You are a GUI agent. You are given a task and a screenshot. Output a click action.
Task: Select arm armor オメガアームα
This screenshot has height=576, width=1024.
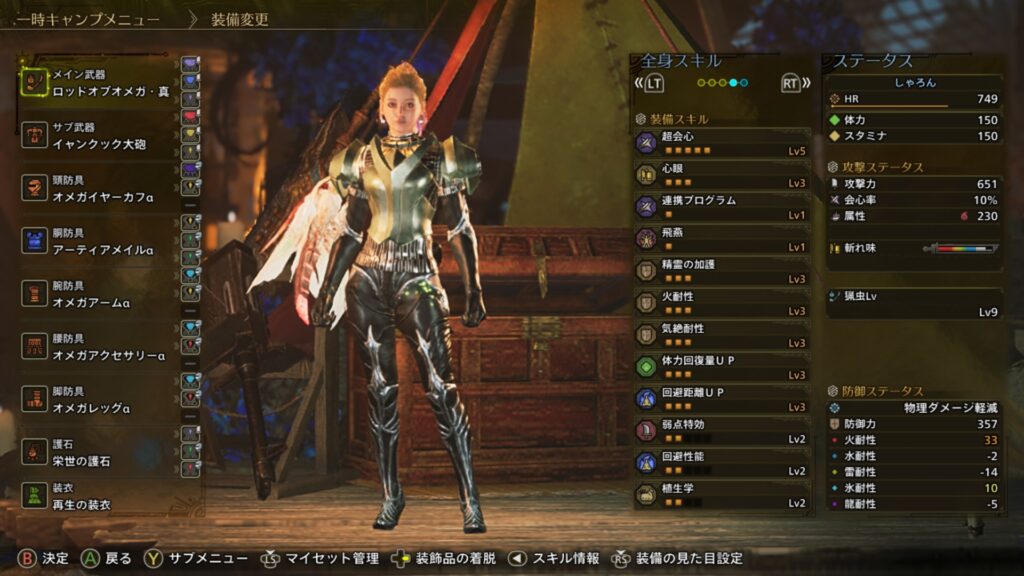tap(98, 294)
